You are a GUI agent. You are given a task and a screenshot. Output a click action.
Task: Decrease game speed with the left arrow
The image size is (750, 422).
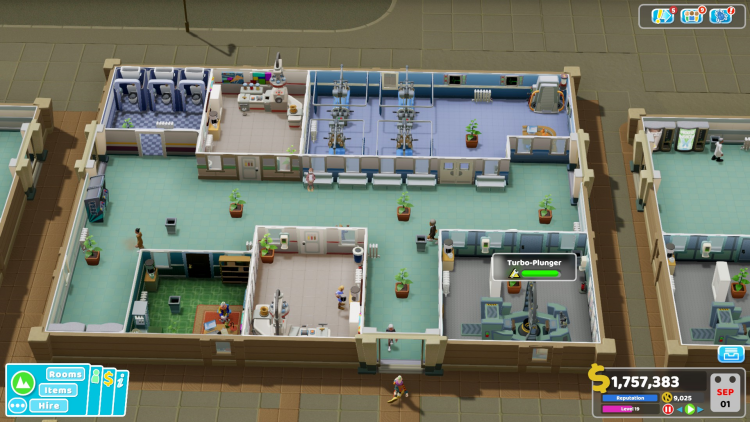(x=679, y=409)
